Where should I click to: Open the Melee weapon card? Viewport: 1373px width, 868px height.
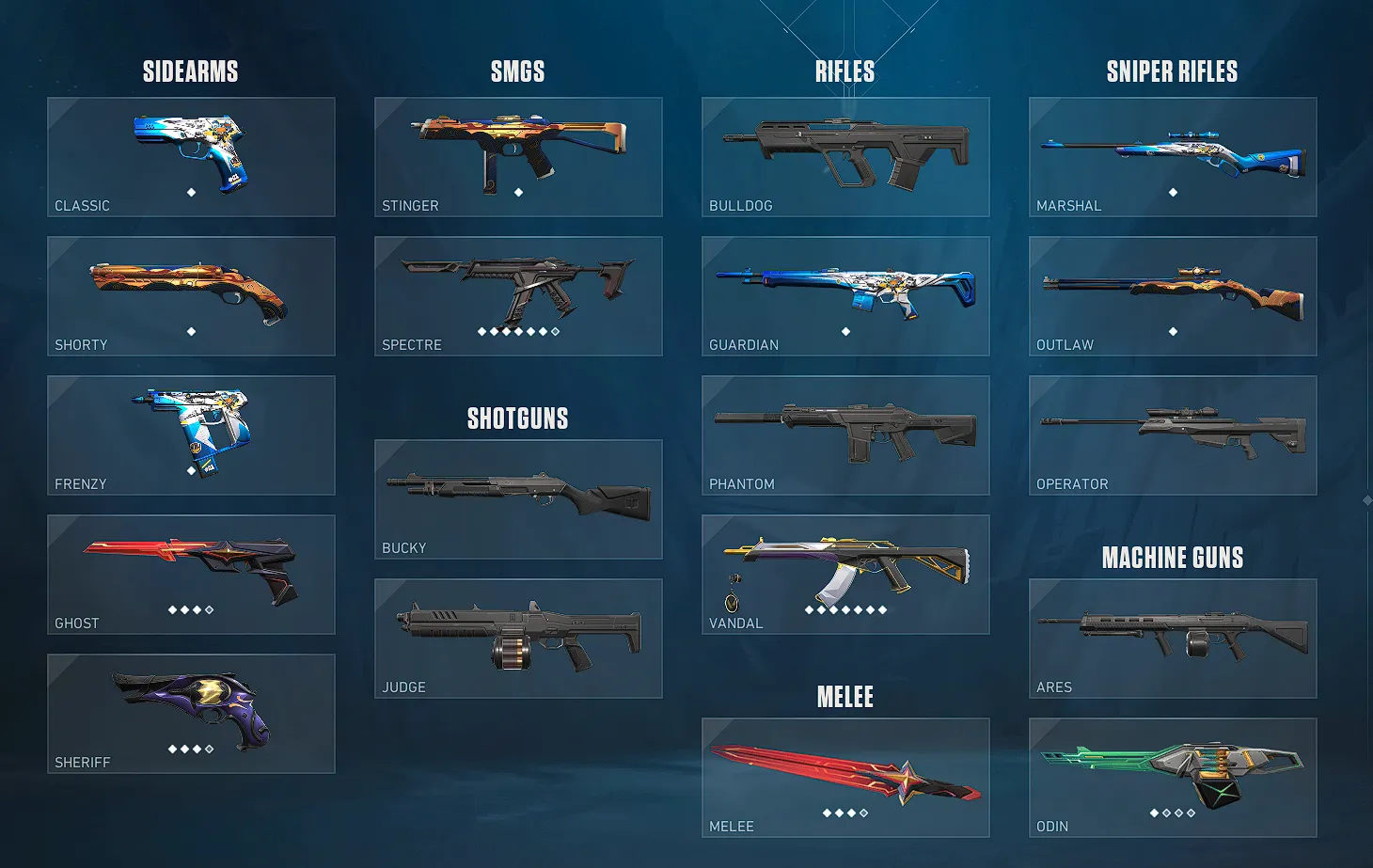click(844, 778)
